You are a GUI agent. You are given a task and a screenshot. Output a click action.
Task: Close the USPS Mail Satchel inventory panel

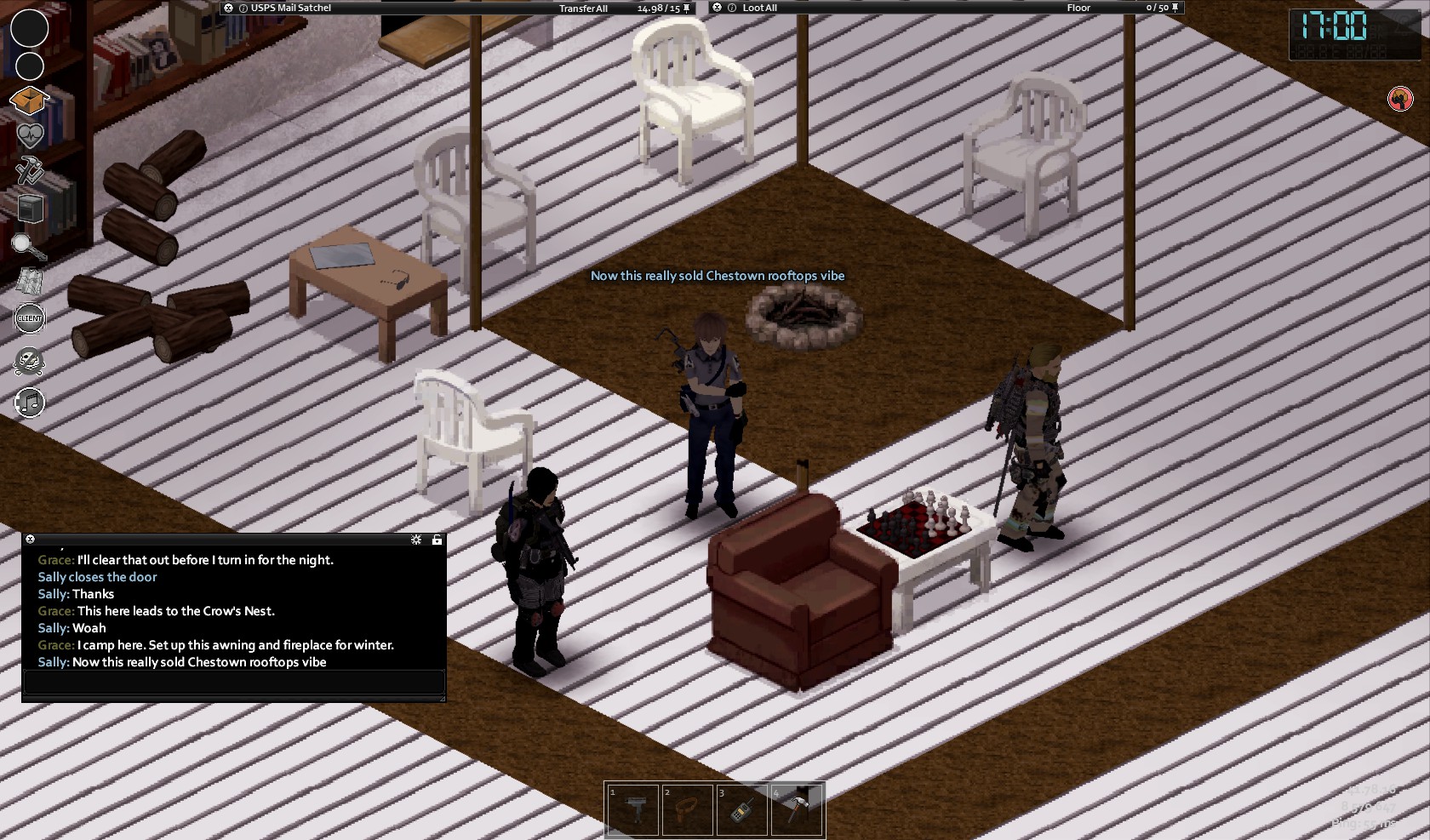228,8
